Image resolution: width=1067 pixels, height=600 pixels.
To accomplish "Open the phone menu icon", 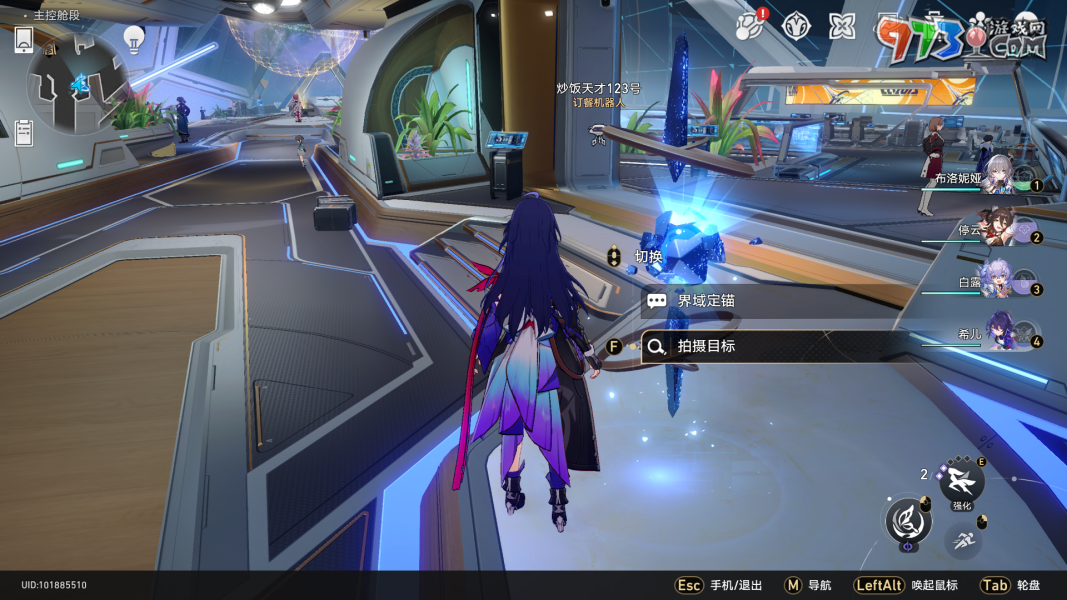I will (24, 41).
